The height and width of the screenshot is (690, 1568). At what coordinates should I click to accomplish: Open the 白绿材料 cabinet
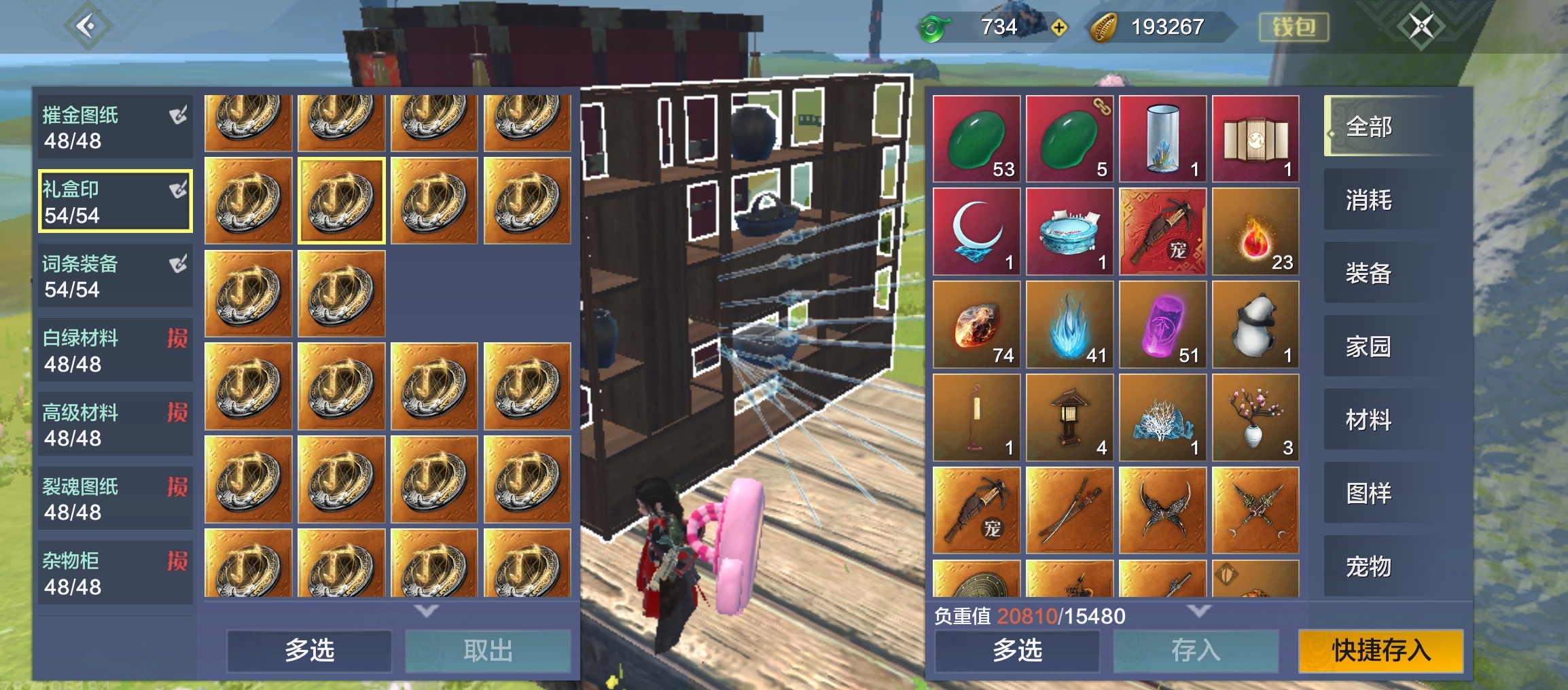coord(114,350)
